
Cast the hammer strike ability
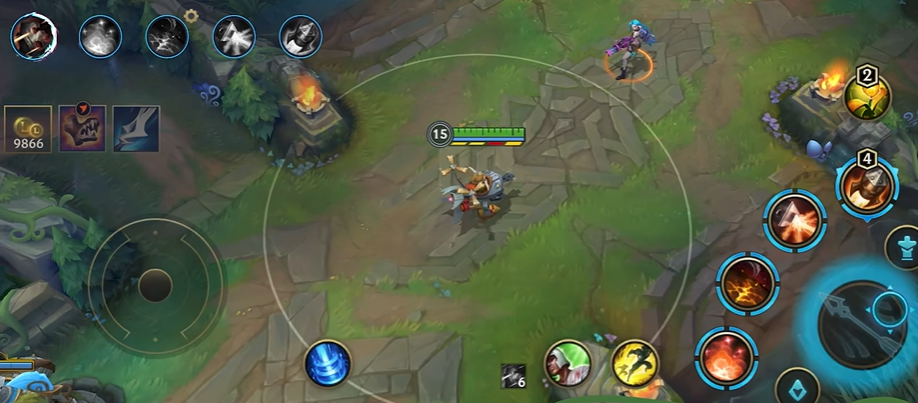[x=795, y=220]
